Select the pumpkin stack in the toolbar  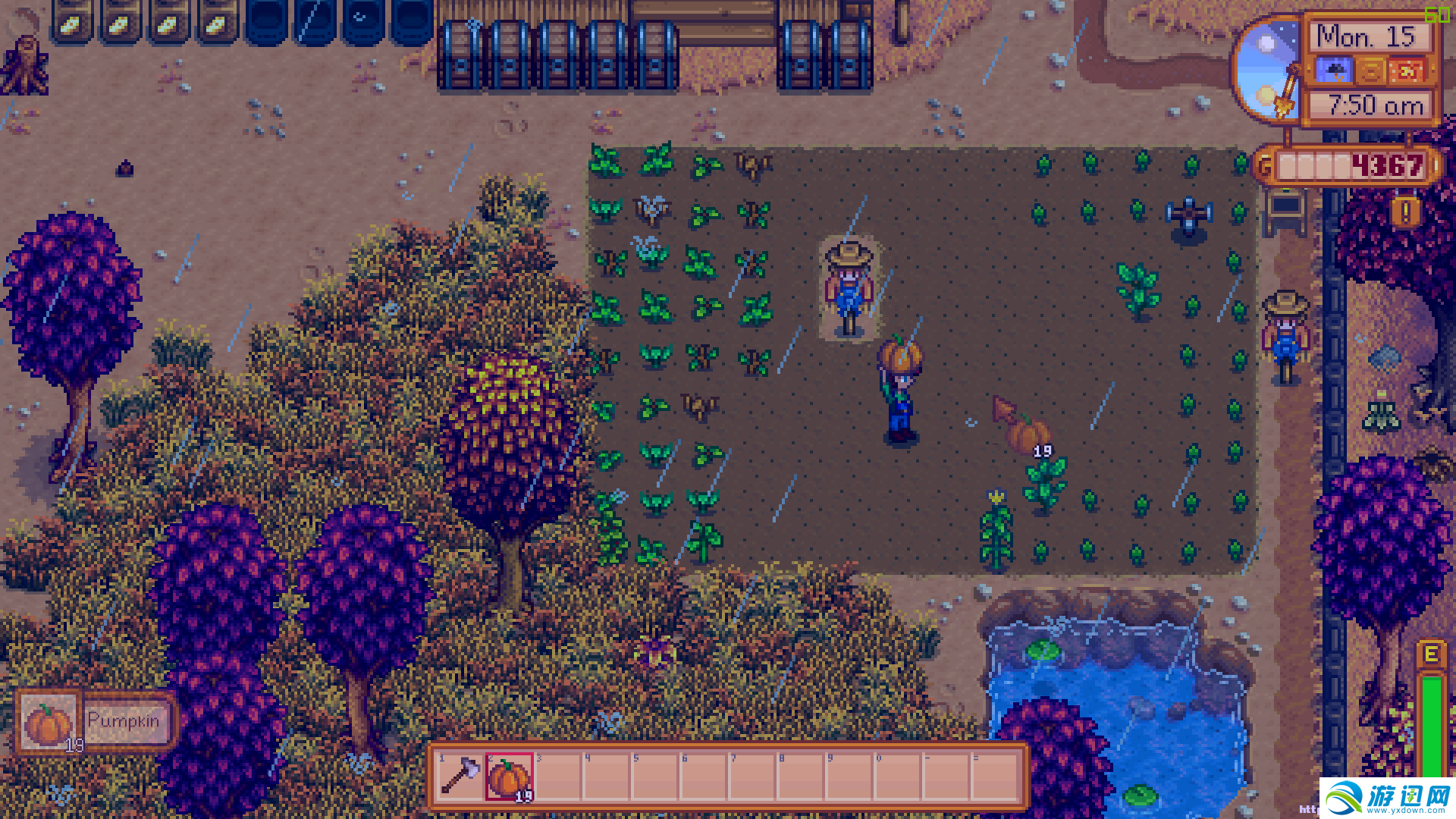point(509,777)
